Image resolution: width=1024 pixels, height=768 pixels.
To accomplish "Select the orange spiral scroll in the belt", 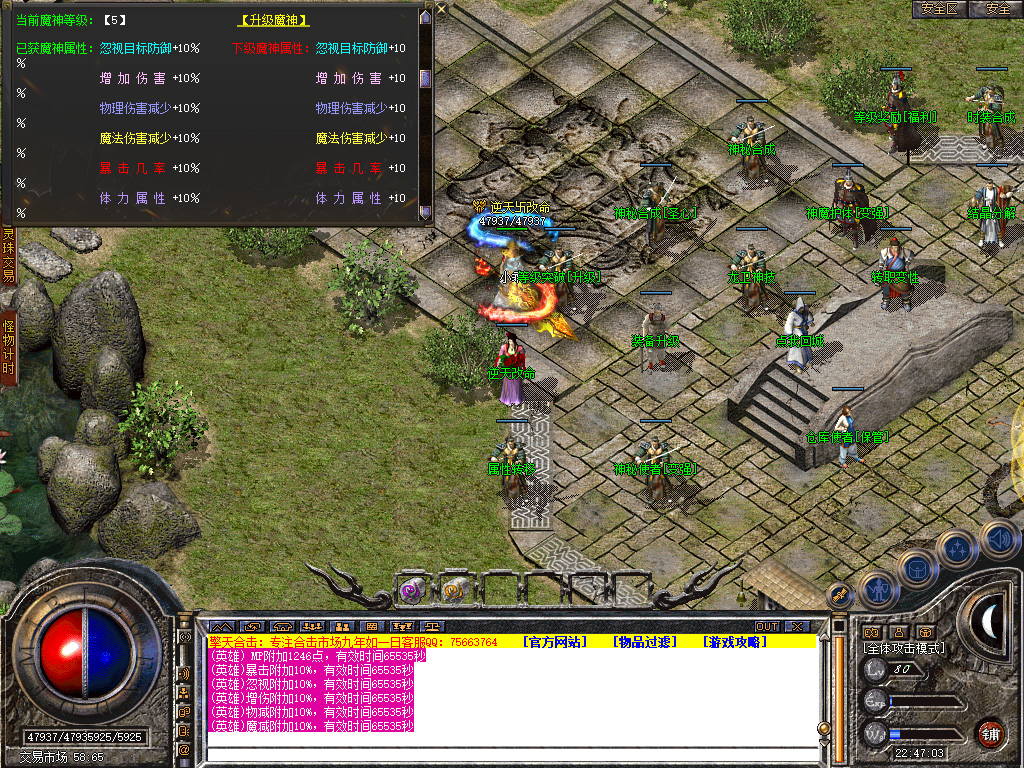I will [x=455, y=590].
